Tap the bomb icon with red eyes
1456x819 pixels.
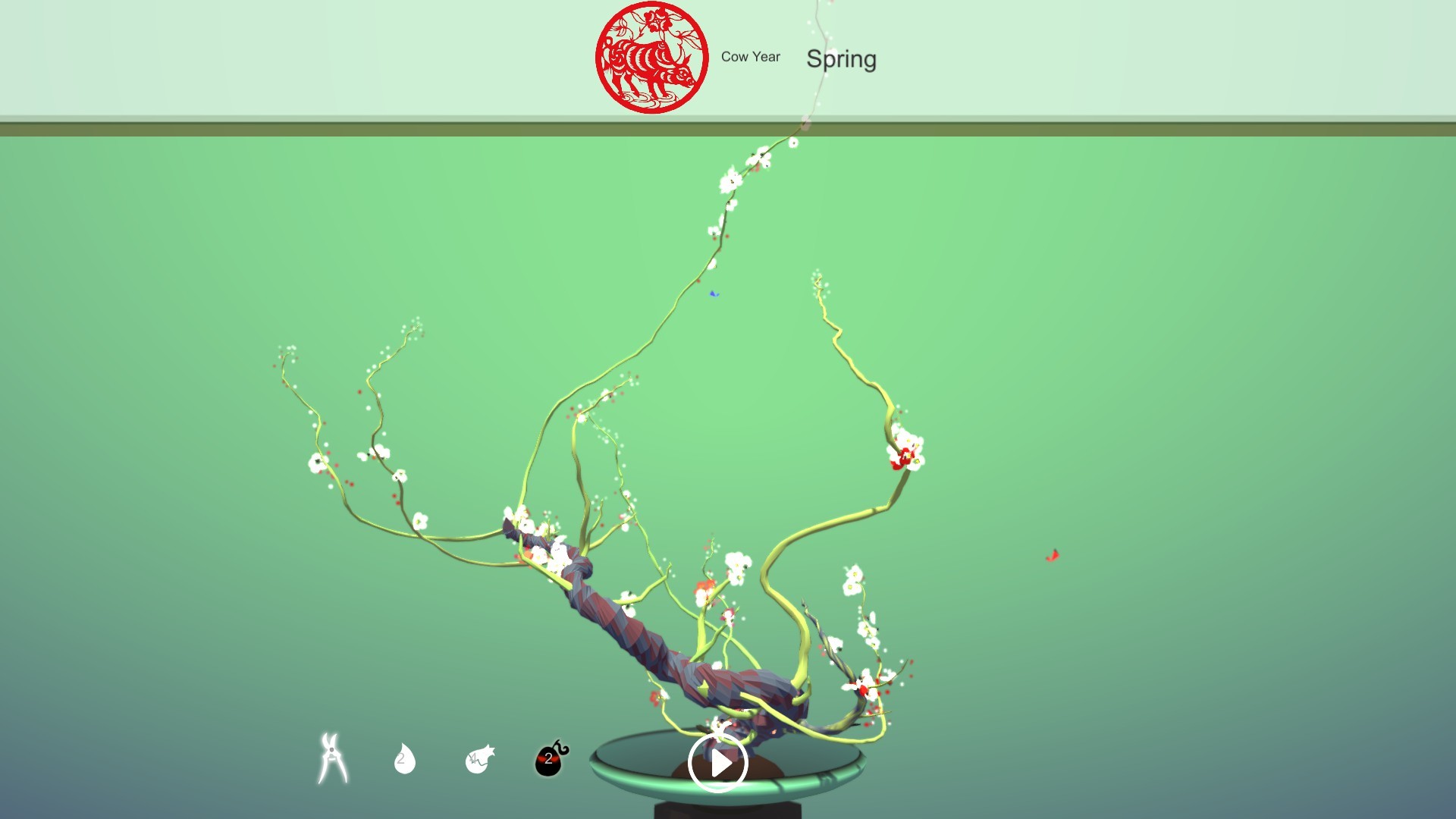(x=548, y=758)
